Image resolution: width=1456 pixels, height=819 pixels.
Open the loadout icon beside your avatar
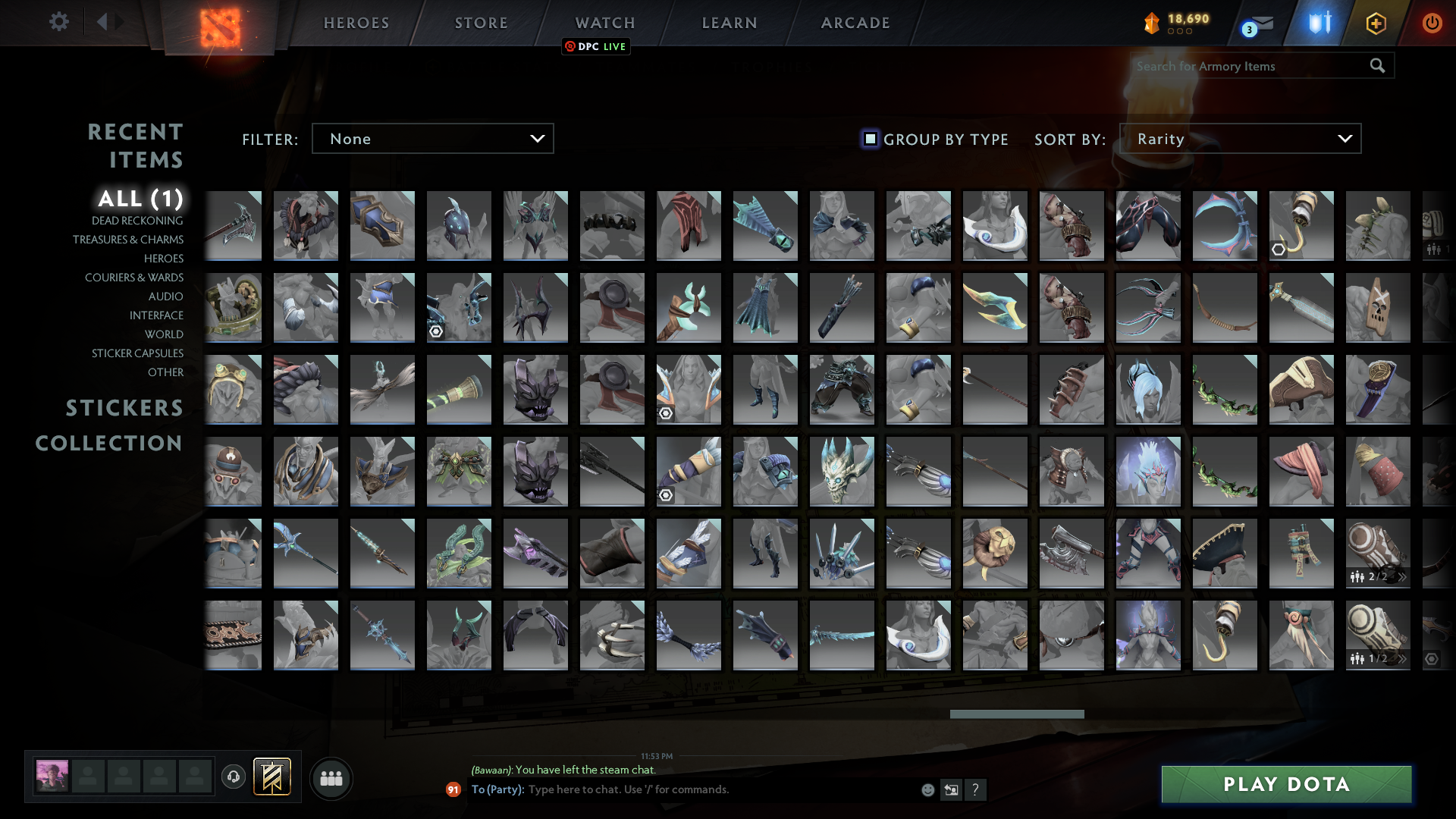(271, 777)
